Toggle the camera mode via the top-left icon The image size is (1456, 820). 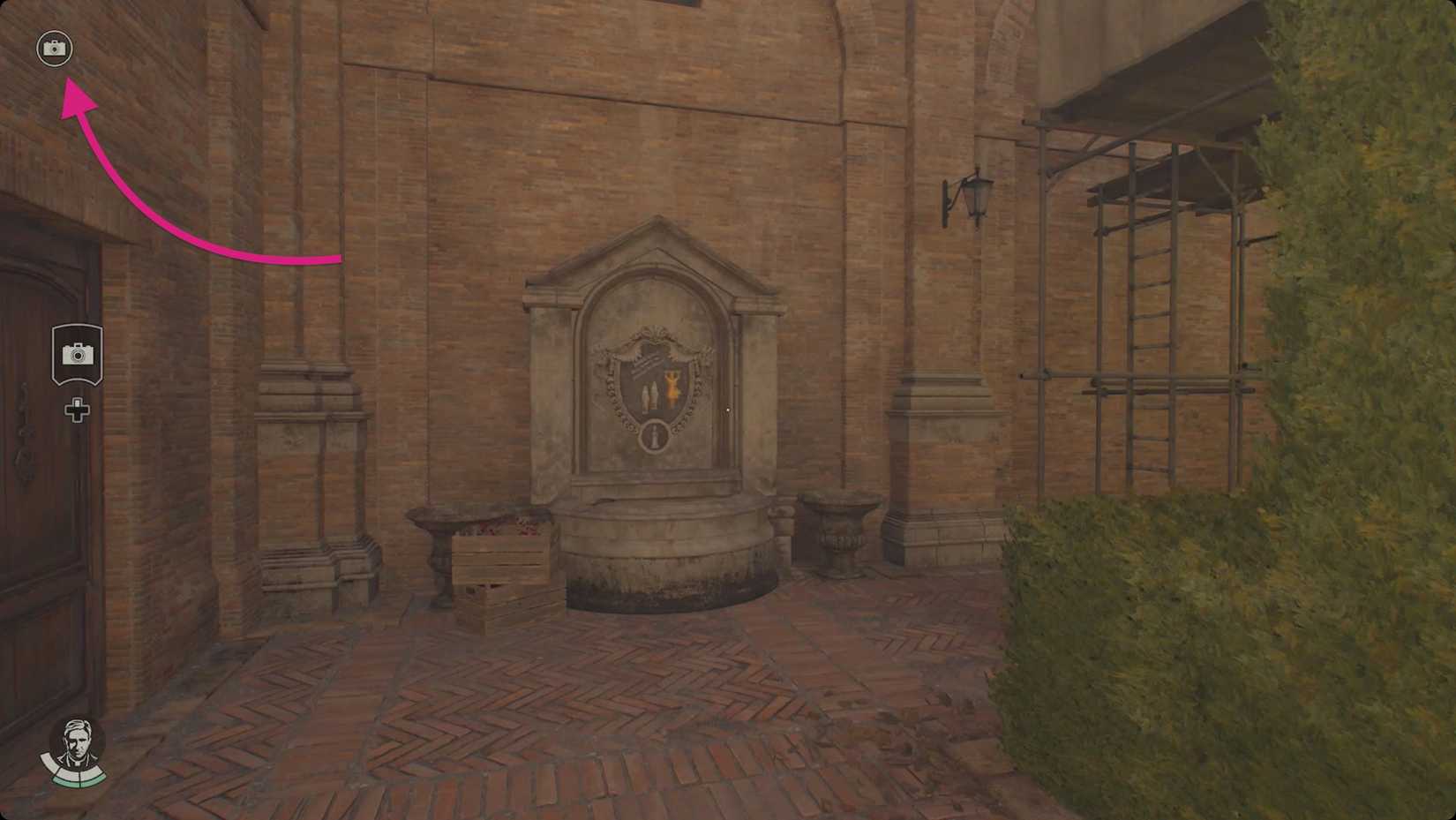pos(55,49)
